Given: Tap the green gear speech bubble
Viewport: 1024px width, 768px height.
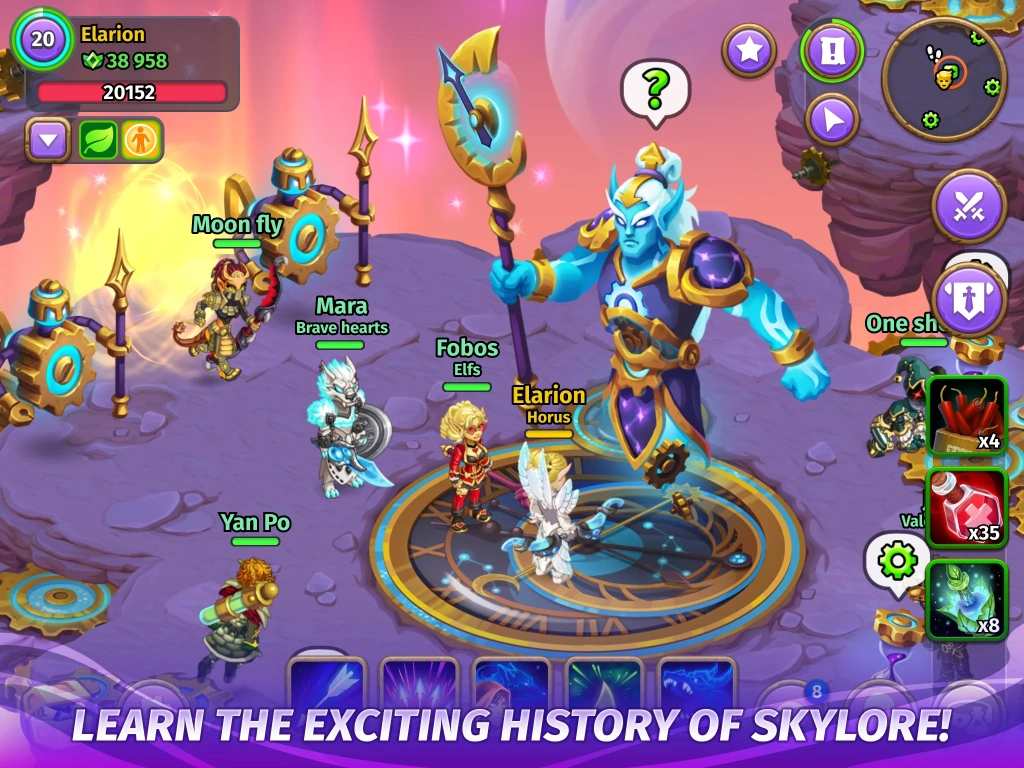Looking at the screenshot, I should click(896, 561).
